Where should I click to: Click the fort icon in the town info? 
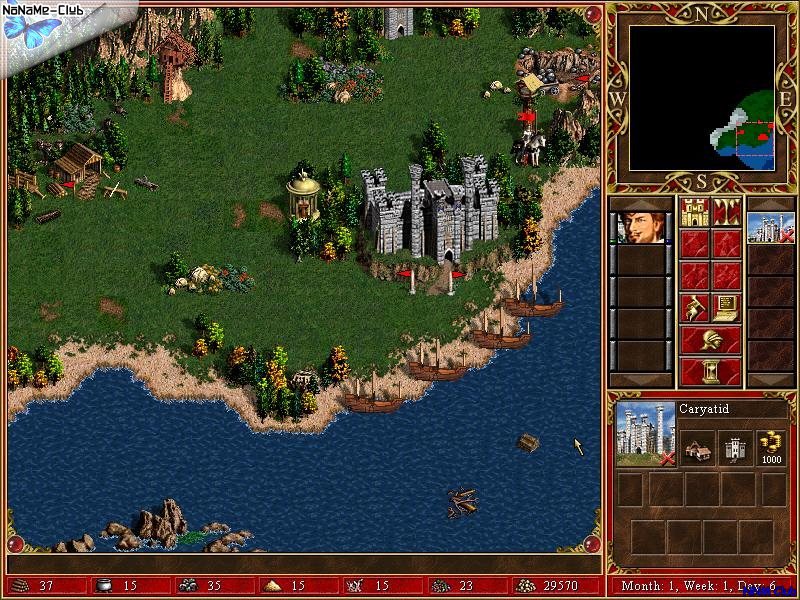pos(737,446)
